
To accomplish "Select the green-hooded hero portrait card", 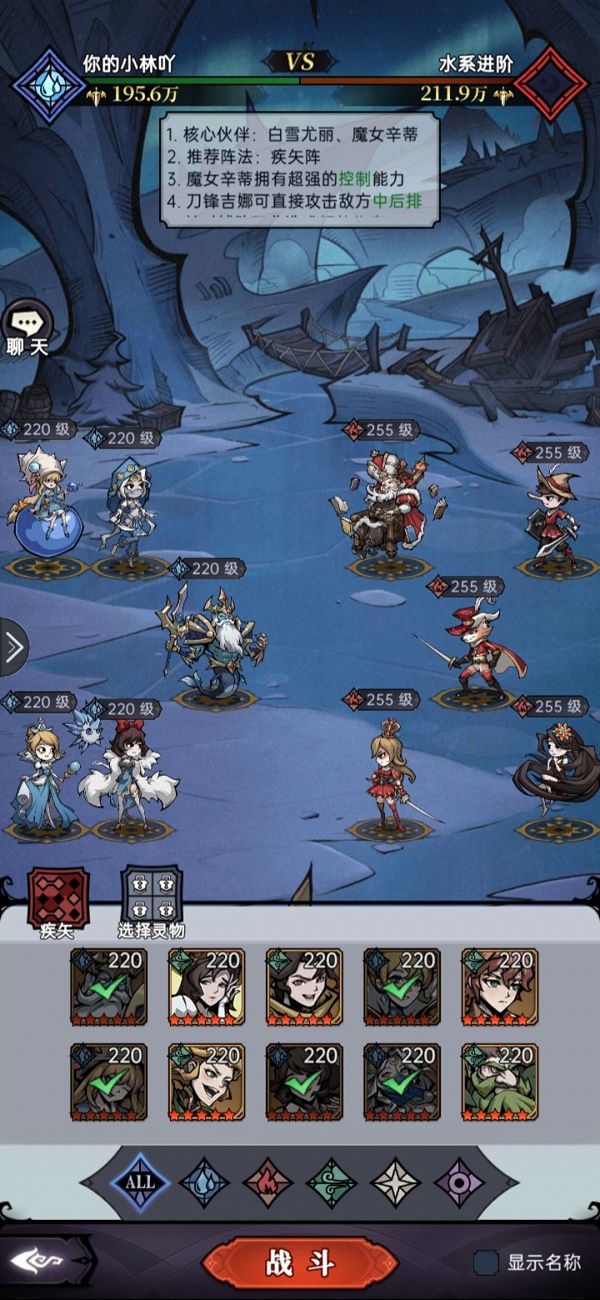I will [x=499, y=1082].
